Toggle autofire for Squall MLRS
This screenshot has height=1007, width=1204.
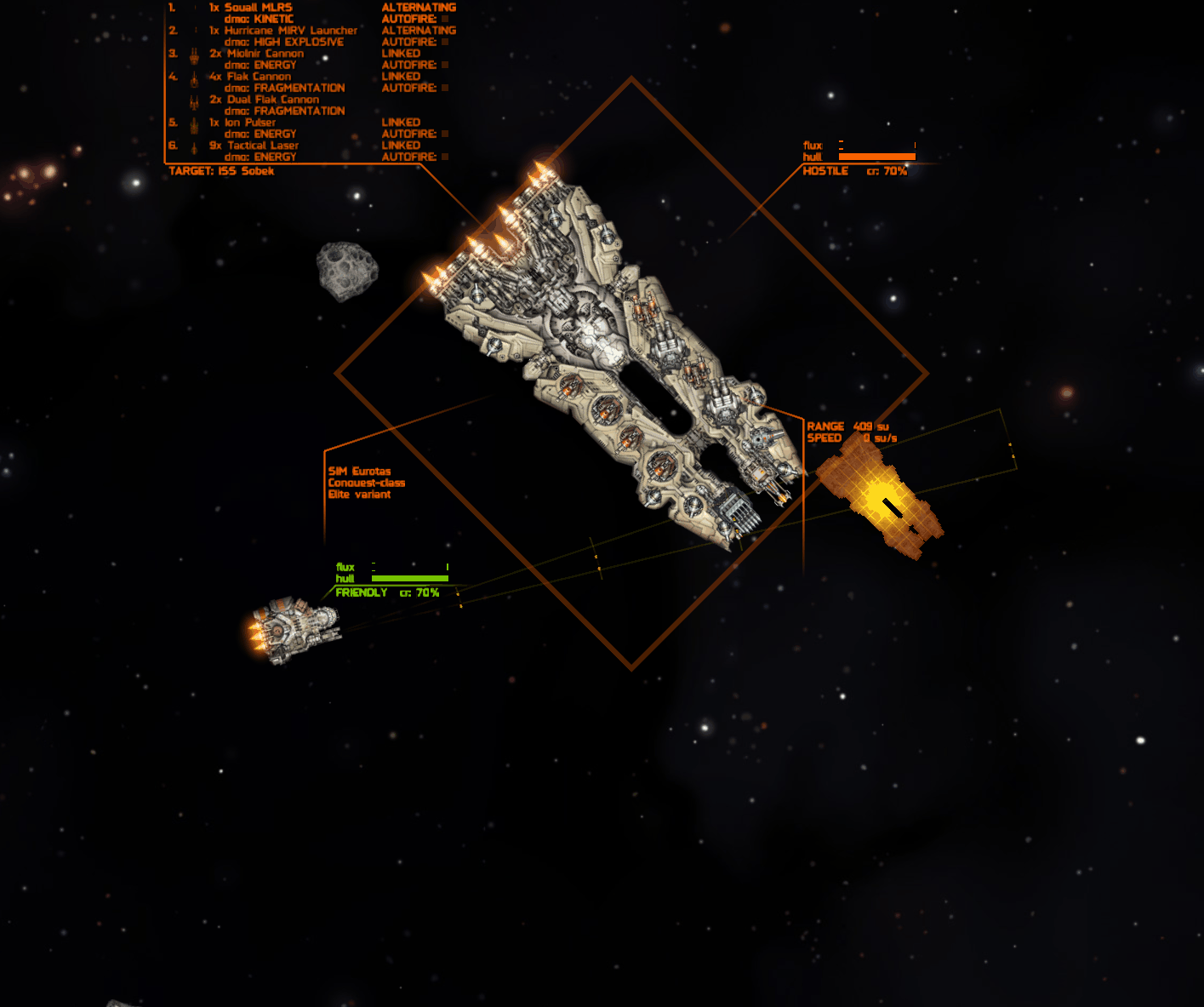pyautogui.click(x=445, y=18)
